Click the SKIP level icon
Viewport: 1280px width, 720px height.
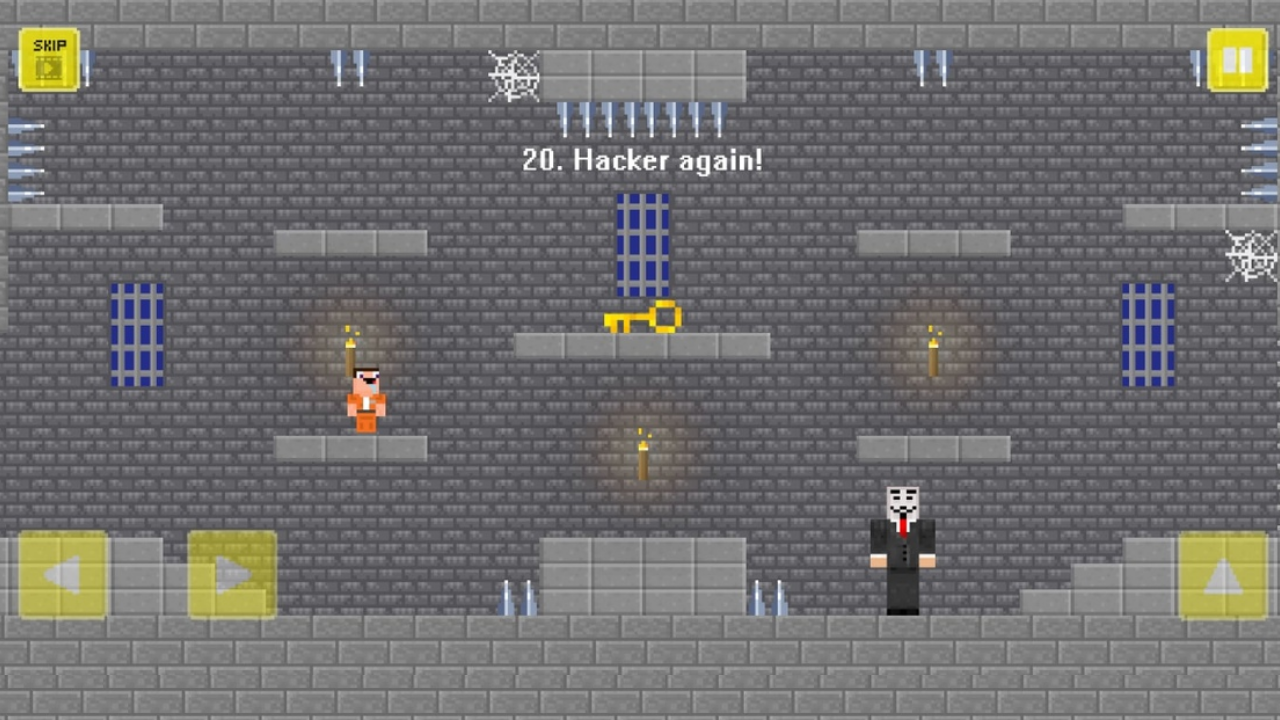pyautogui.click(x=48, y=60)
